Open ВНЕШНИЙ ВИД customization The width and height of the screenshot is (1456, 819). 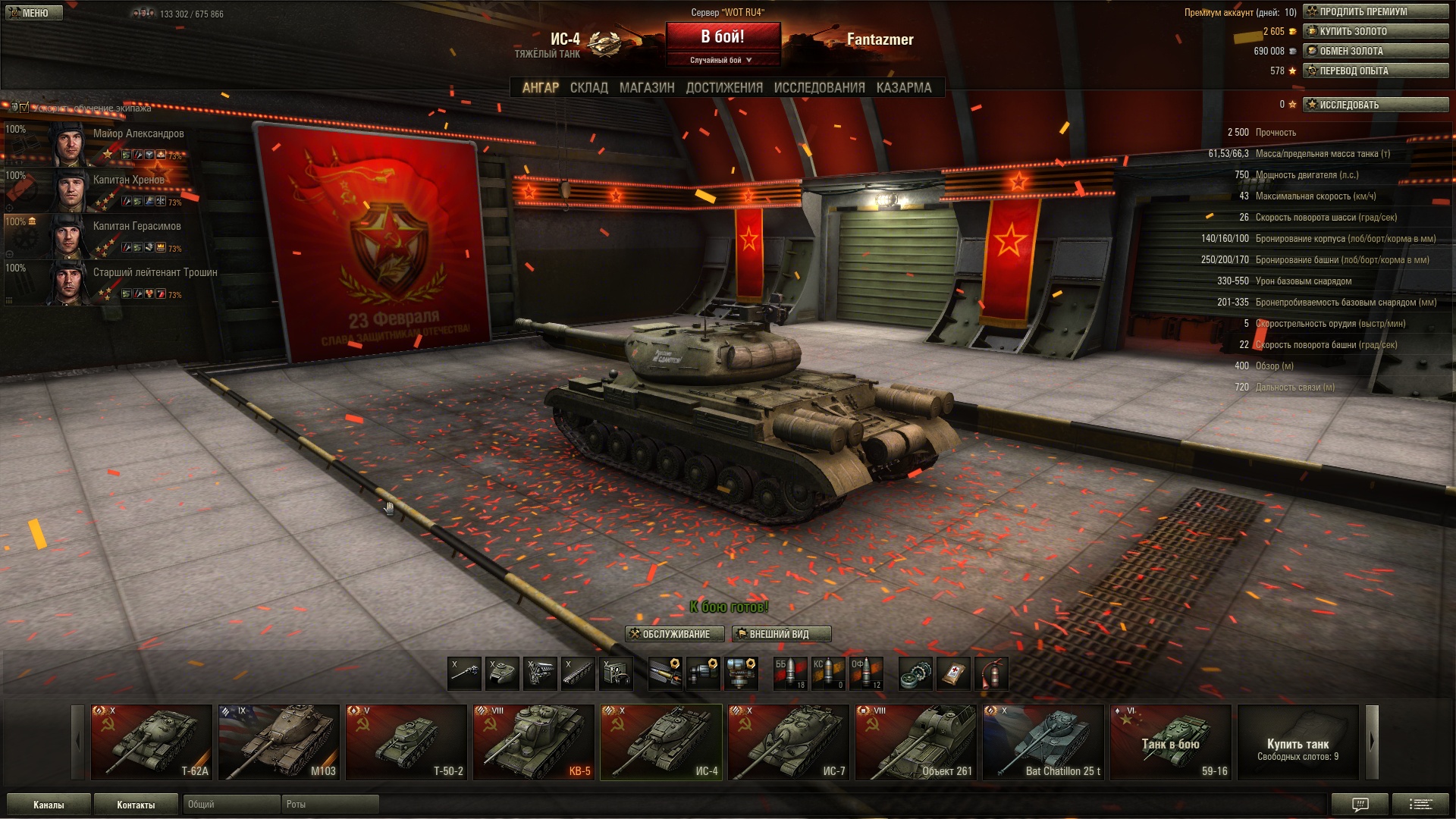pyautogui.click(x=781, y=634)
